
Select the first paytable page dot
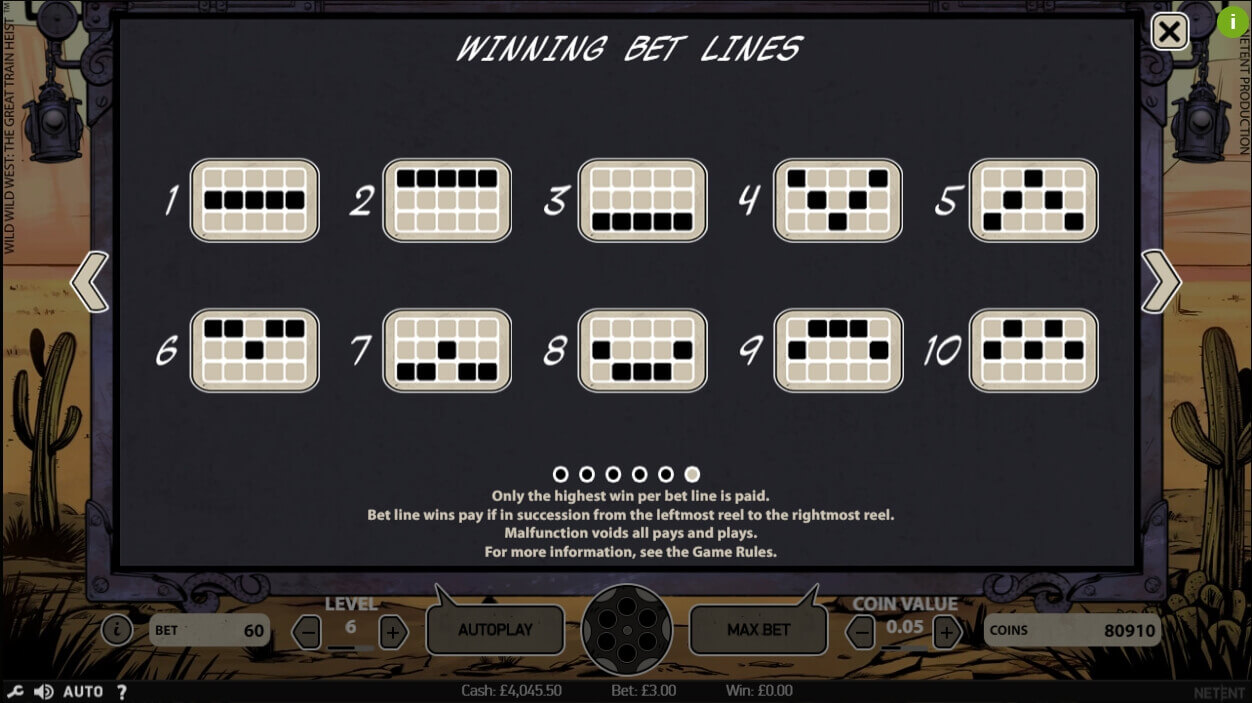point(560,474)
